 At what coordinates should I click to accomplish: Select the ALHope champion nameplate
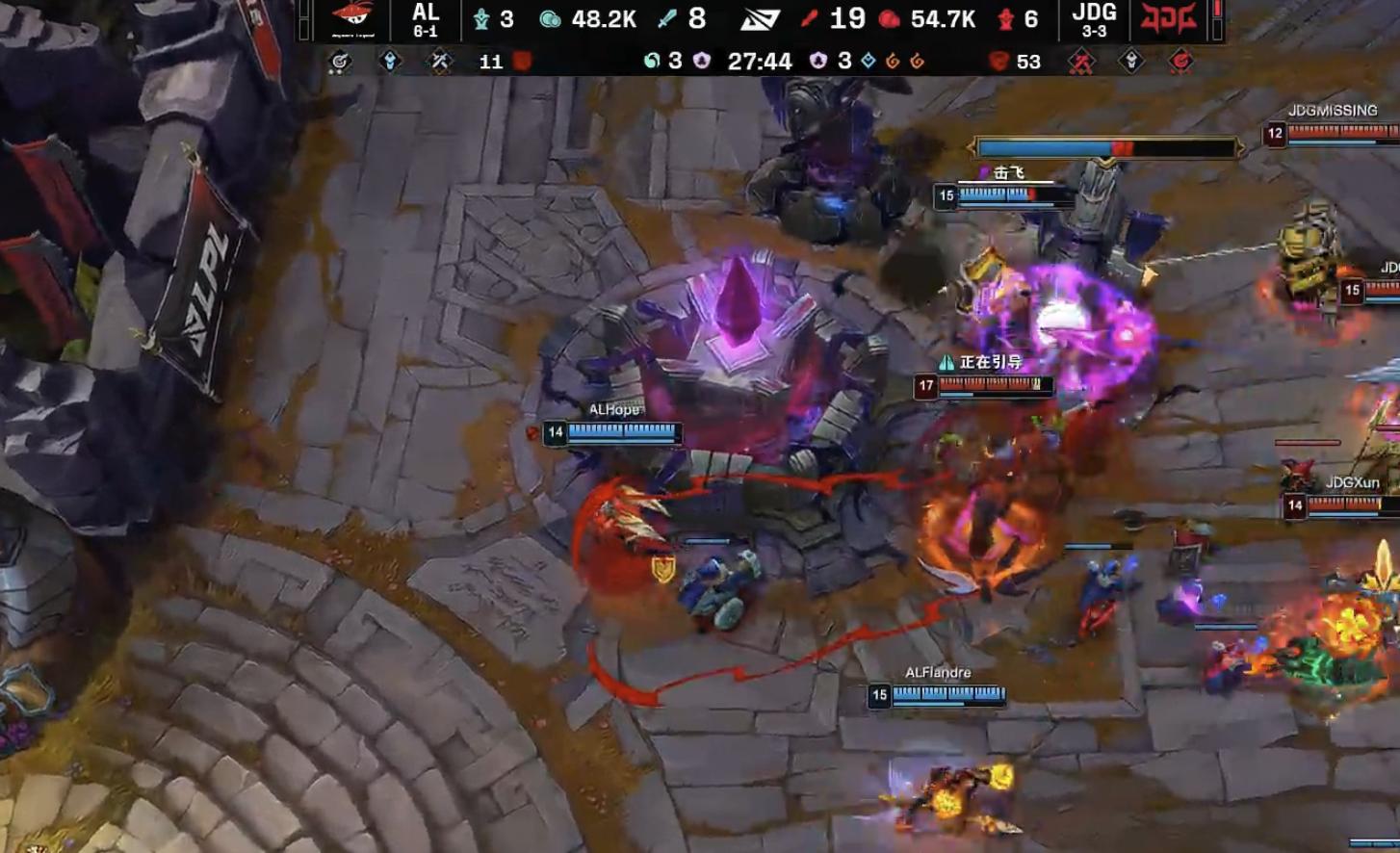613,410
